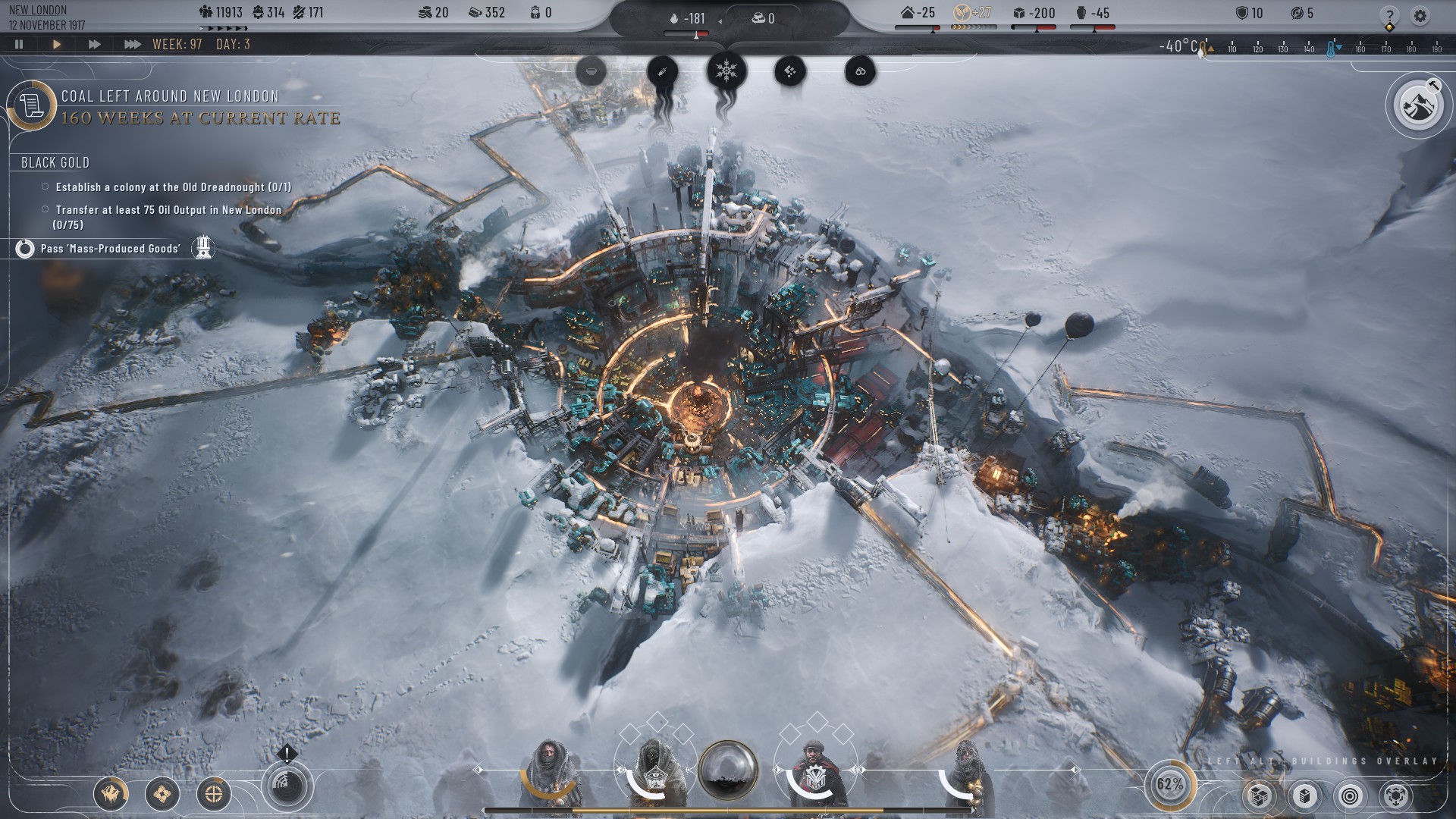1456x819 pixels.
Task: Open the question mark help button
Action: [x=1389, y=15]
